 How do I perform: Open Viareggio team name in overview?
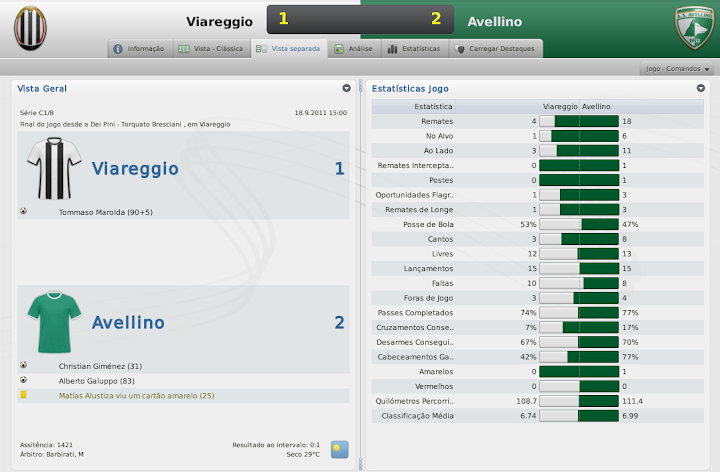135,169
